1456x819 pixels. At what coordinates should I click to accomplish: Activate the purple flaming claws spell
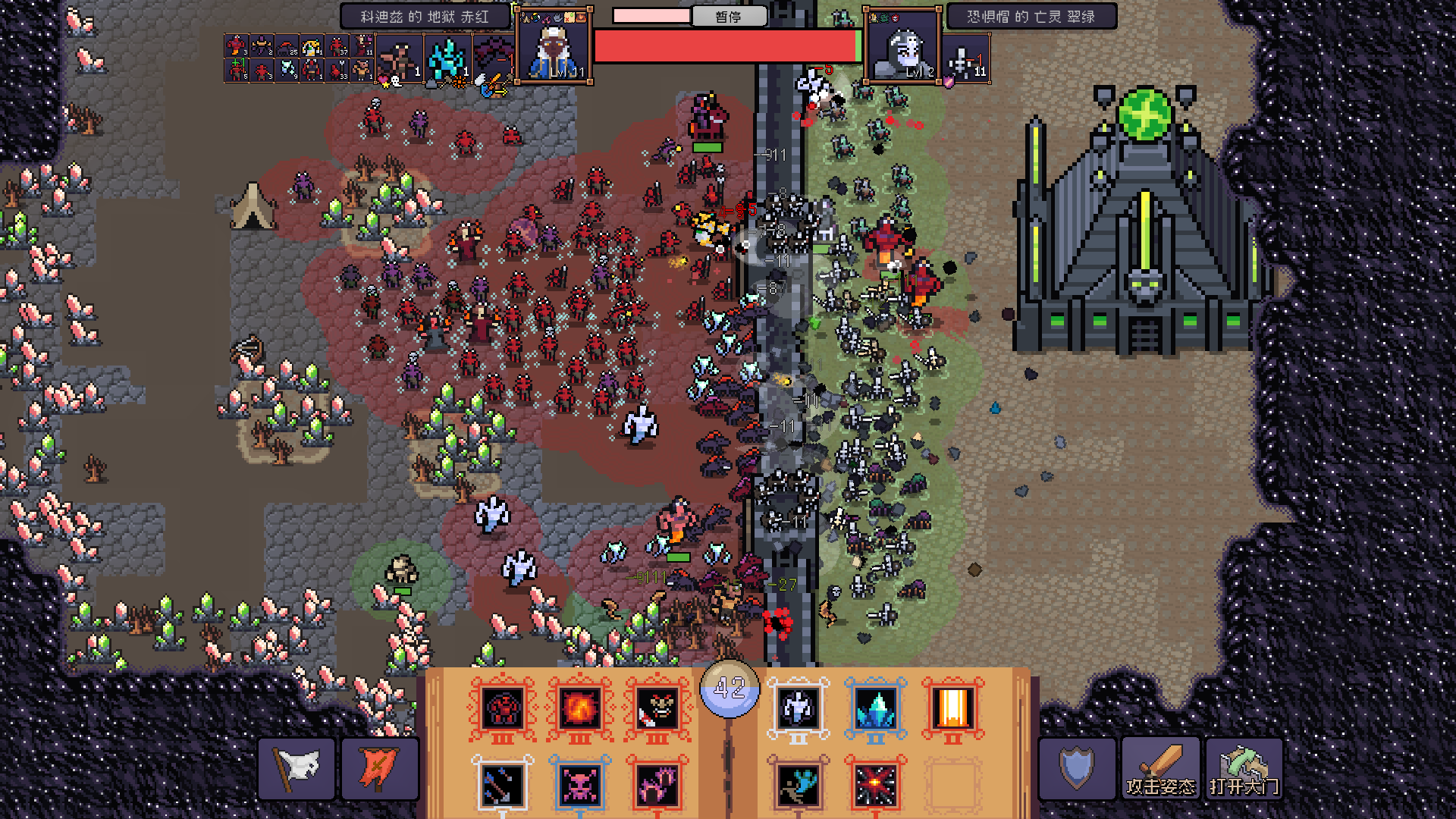click(x=657, y=786)
